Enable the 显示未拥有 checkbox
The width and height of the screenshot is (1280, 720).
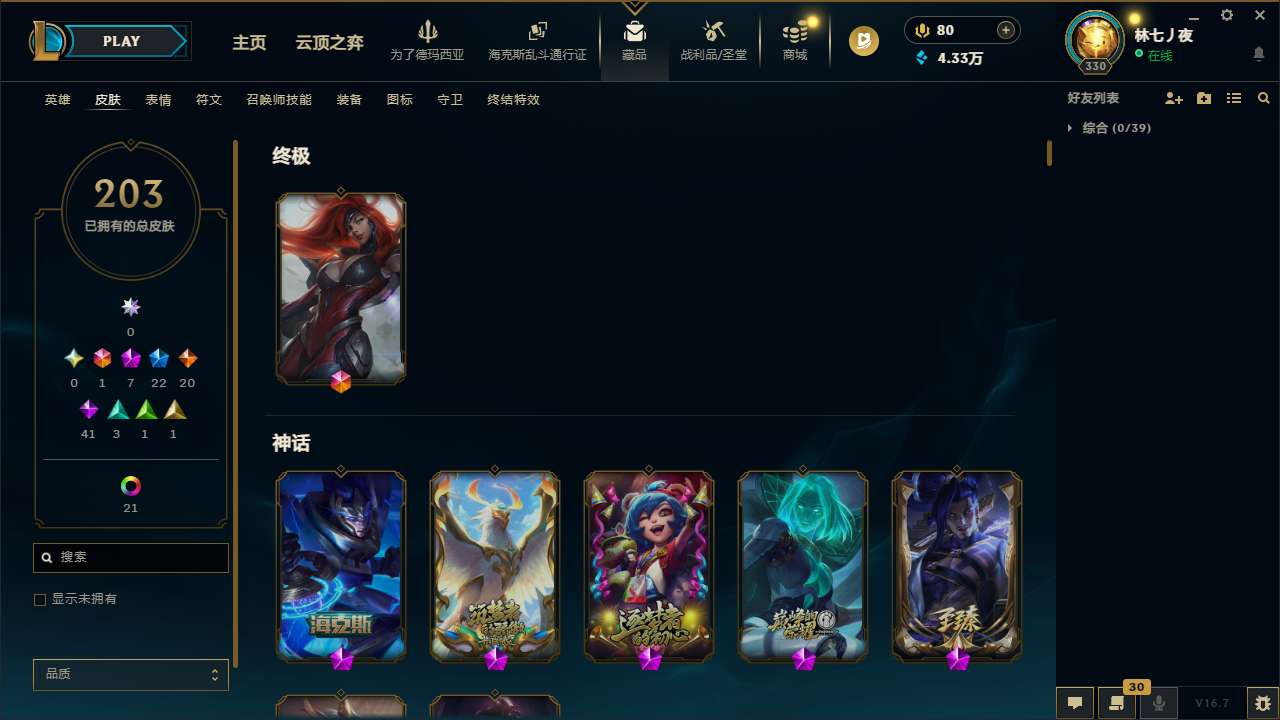40,599
